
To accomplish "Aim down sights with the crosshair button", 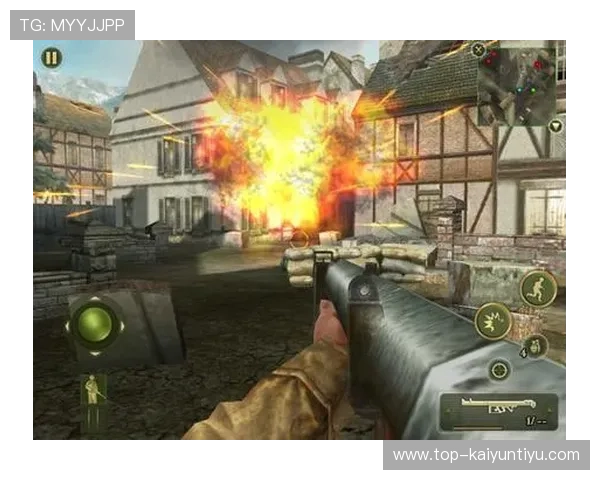I will [x=499, y=370].
